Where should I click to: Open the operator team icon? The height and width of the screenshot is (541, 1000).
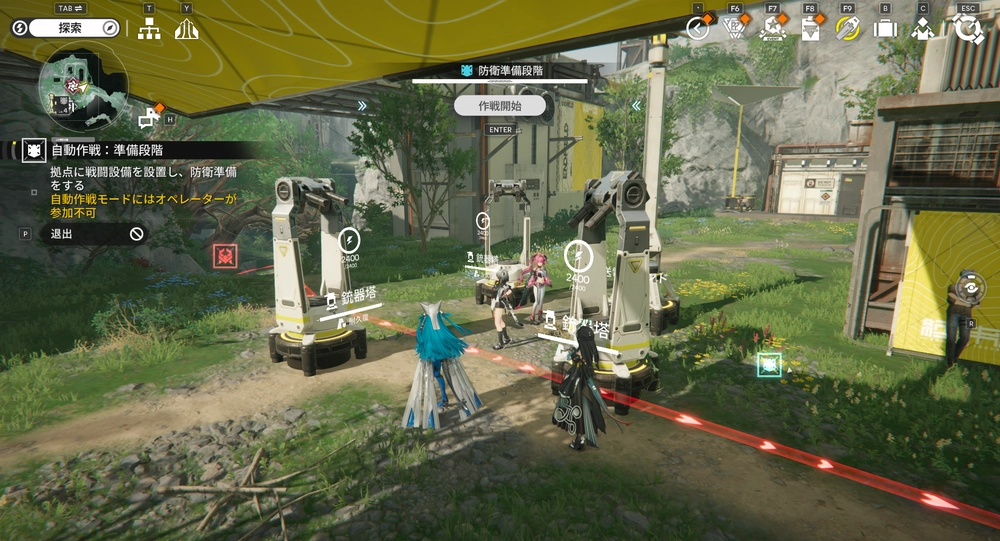(x=922, y=29)
